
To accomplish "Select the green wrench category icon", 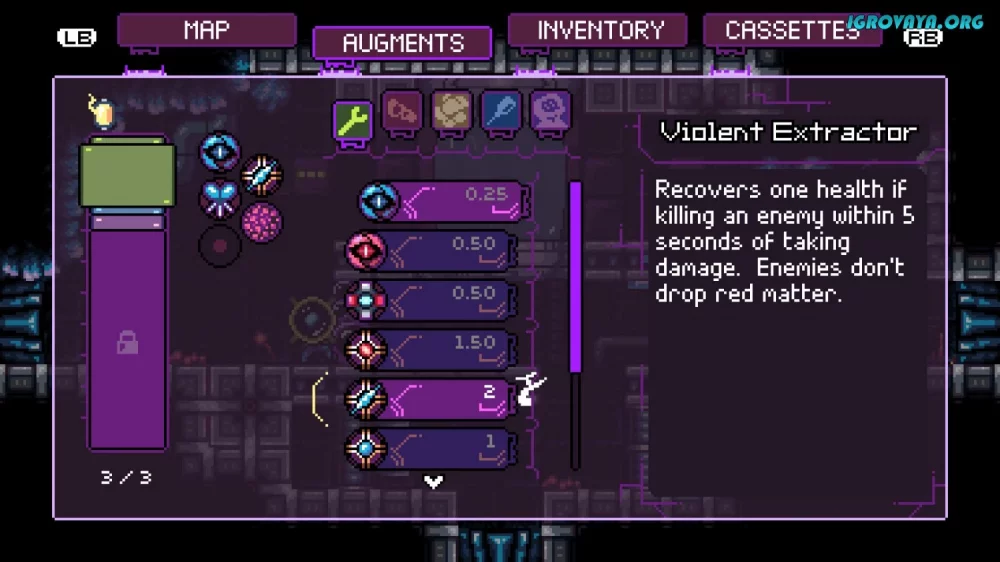I will [x=352, y=119].
